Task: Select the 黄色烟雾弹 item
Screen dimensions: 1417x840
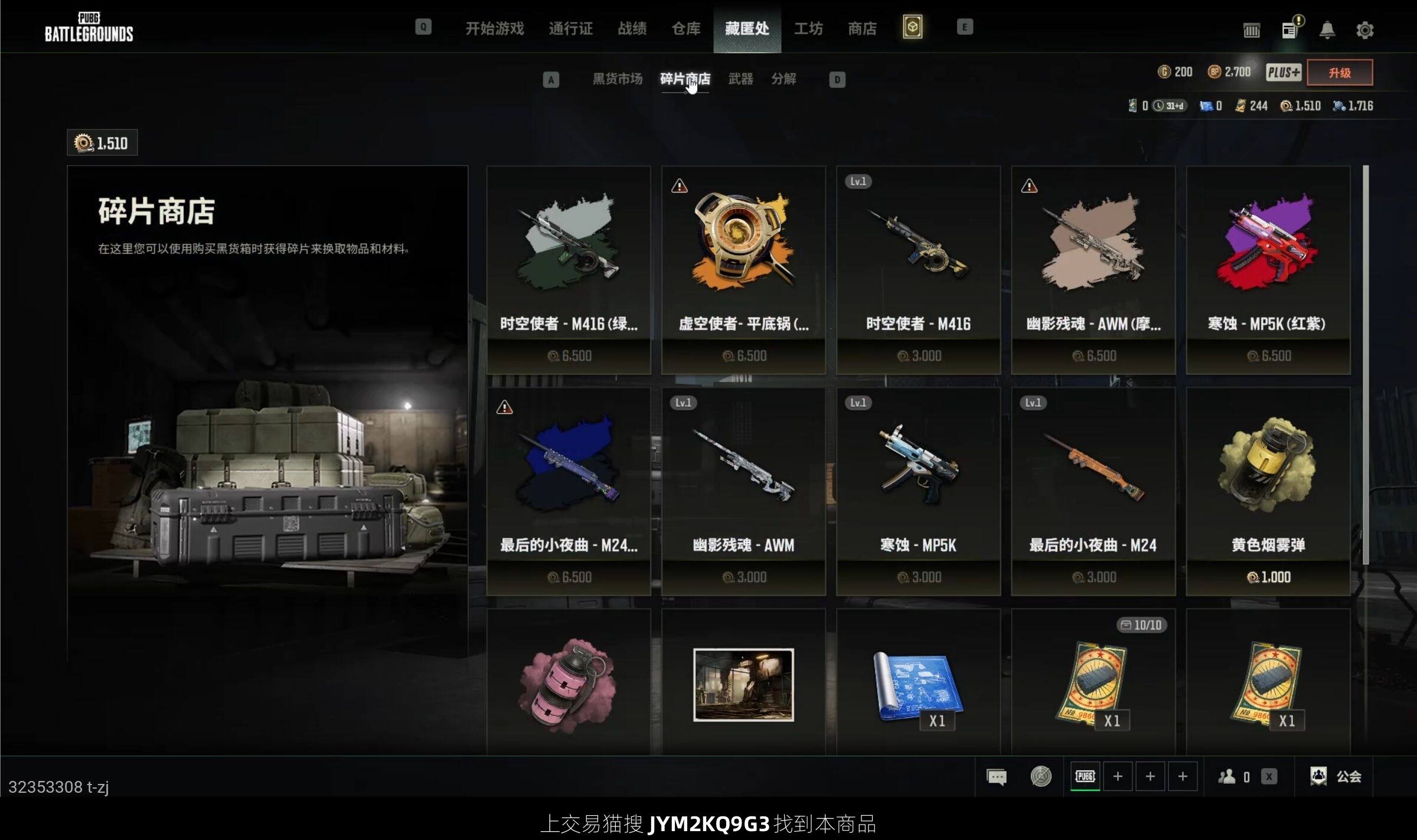Action: coord(1268,491)
